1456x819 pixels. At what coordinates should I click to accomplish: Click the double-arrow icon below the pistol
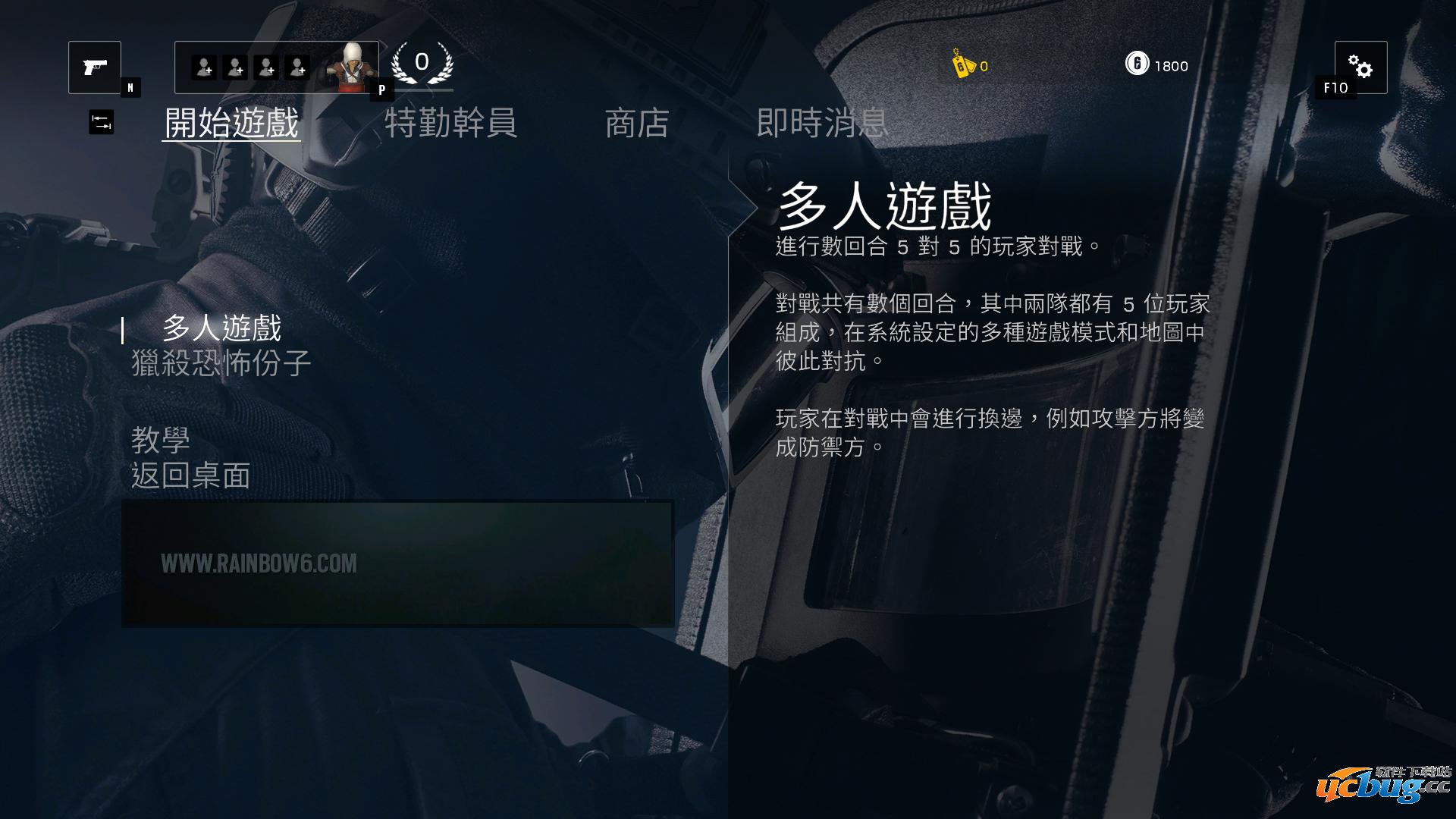[103, 121]
